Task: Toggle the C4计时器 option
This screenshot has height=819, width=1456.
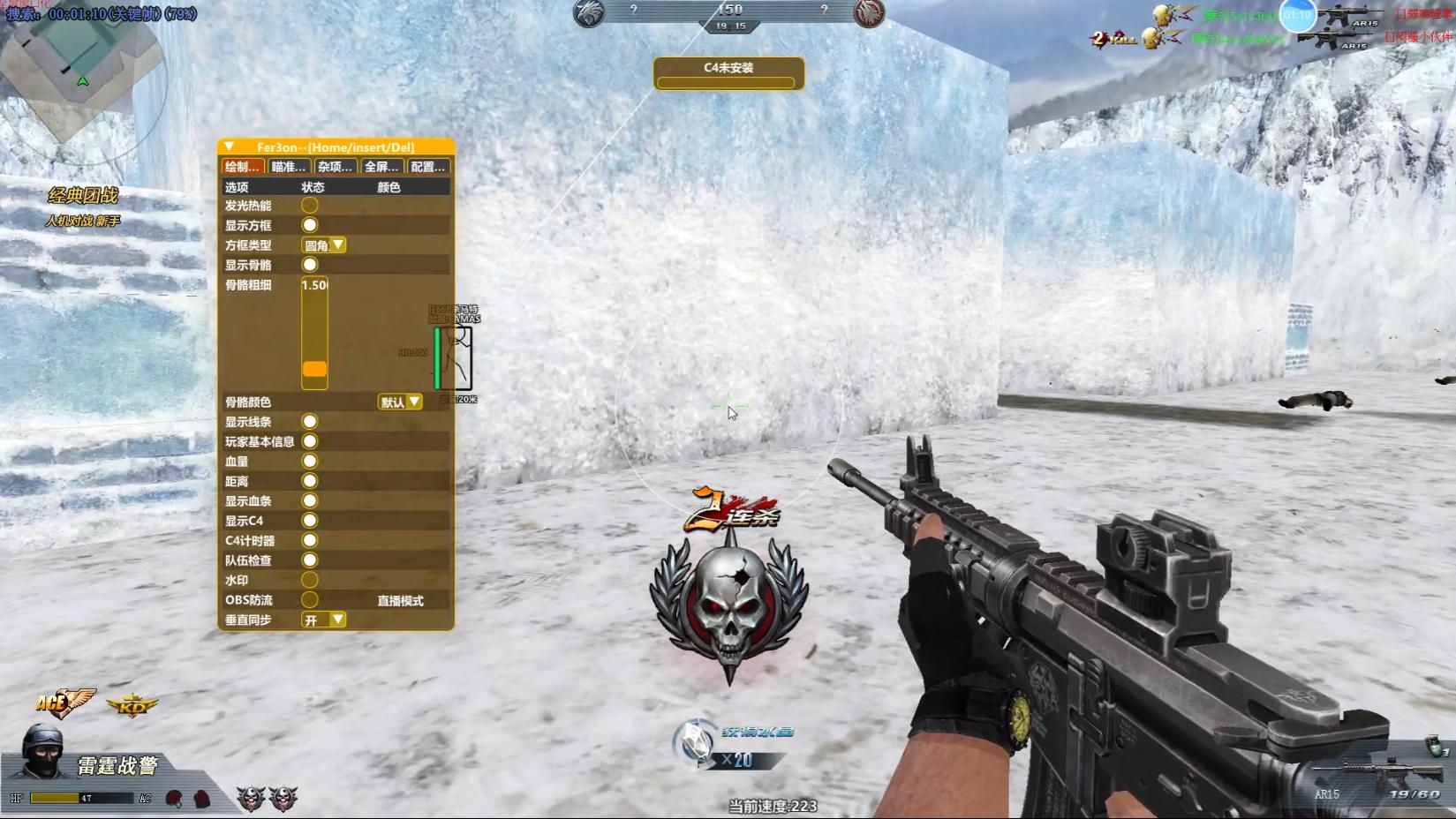Action: click(x=310, y=540)
